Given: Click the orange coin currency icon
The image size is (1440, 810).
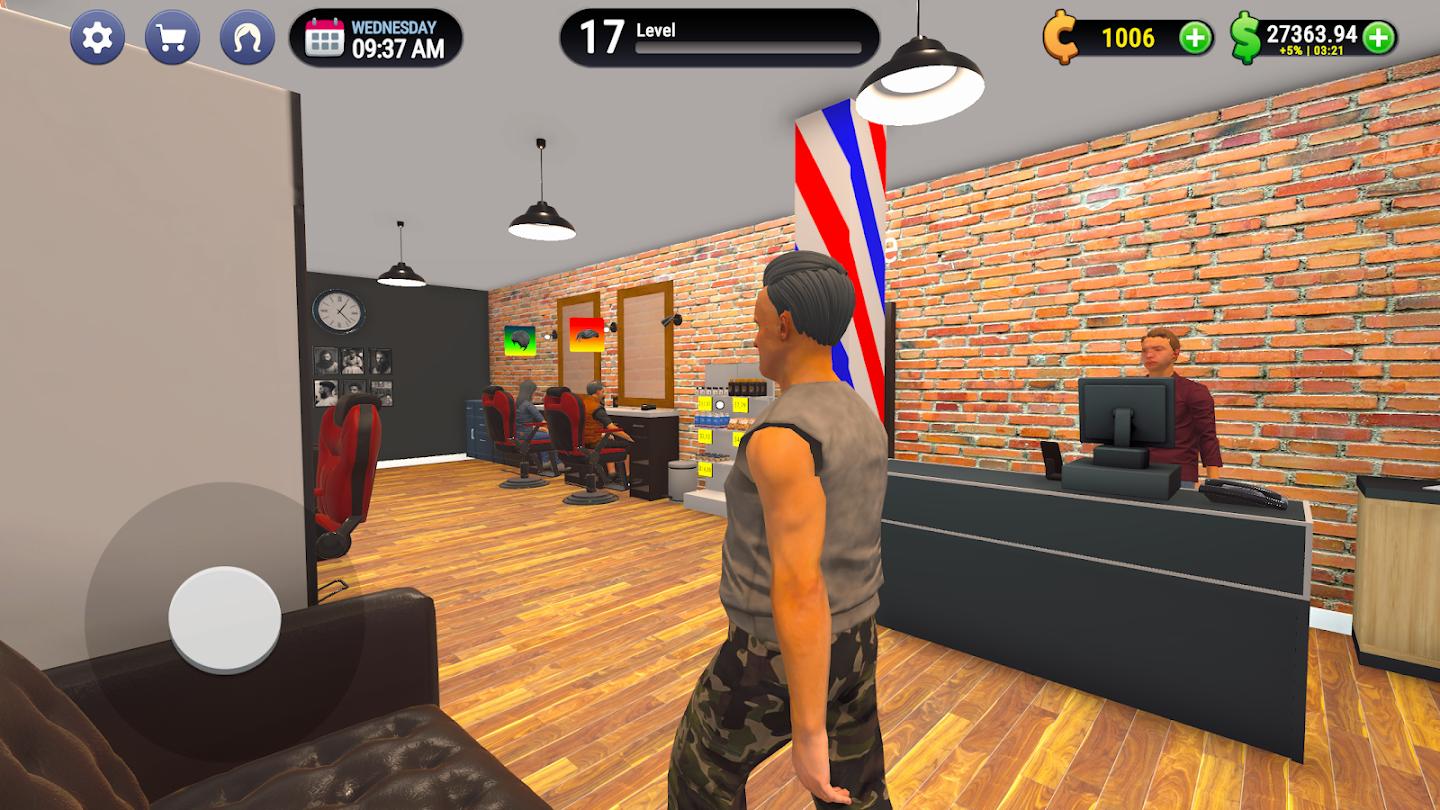Looking at the screenshot, I should click(1063, 38).
